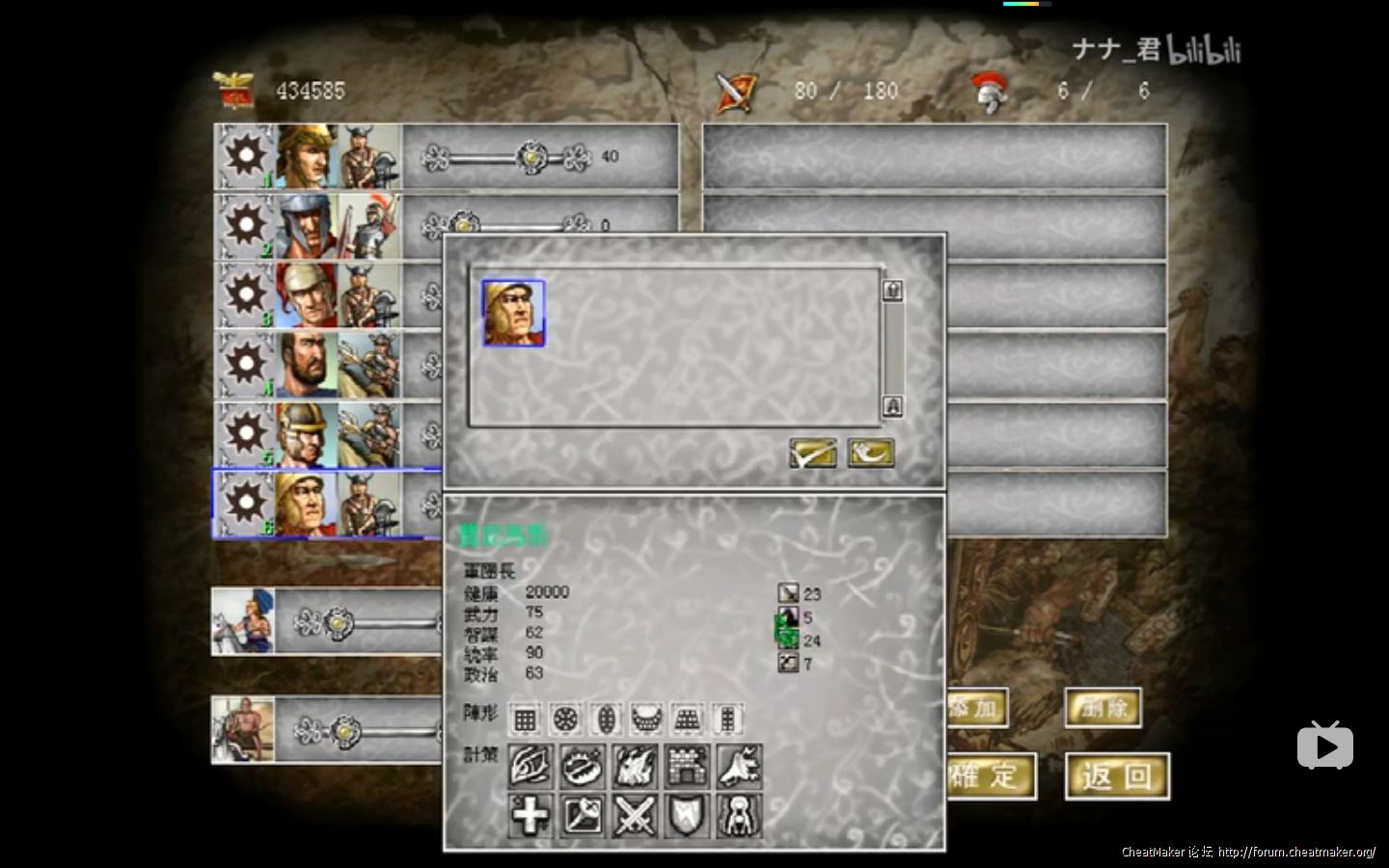Select the general portrait in the selection box
Screen dimensions: 1389x868
click(513, 312)
